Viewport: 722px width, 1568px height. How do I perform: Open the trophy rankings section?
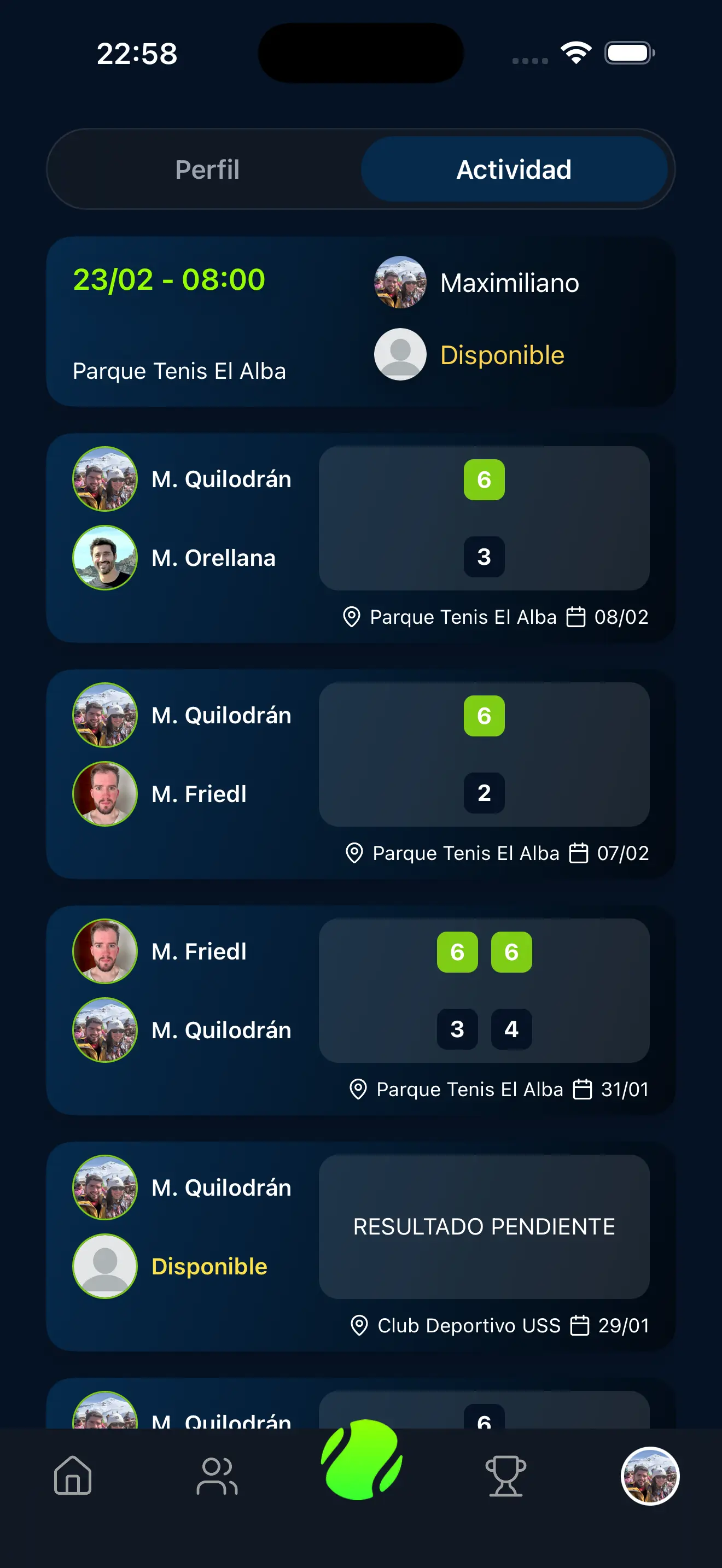(505, 1476)
